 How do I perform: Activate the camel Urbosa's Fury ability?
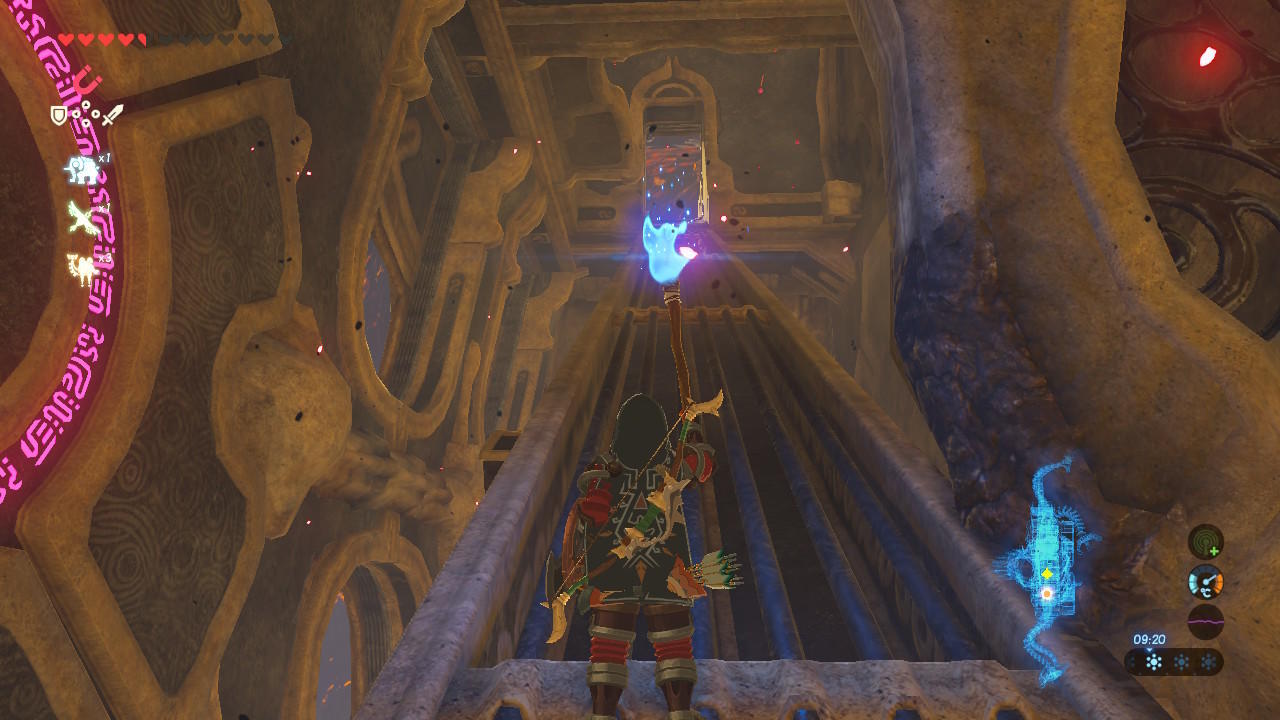point(81,267)
